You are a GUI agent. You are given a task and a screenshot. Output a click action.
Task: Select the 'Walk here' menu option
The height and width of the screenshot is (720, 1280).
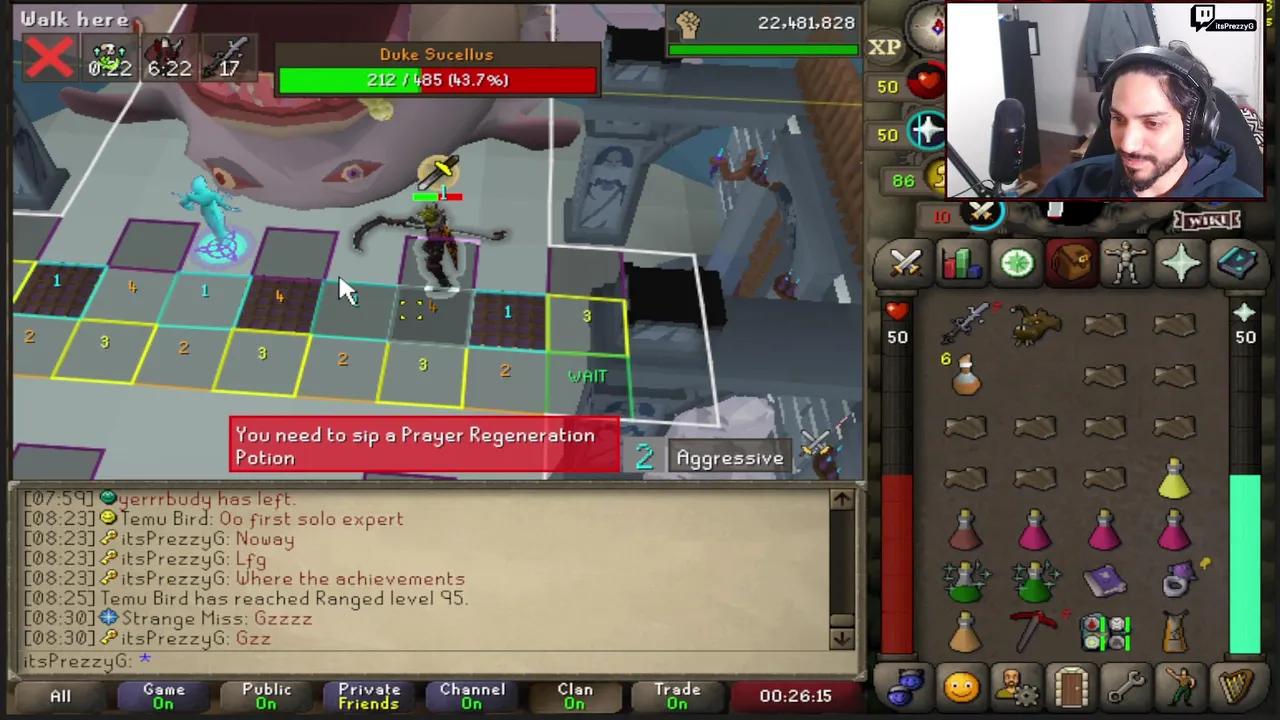(x=74, y=18)
